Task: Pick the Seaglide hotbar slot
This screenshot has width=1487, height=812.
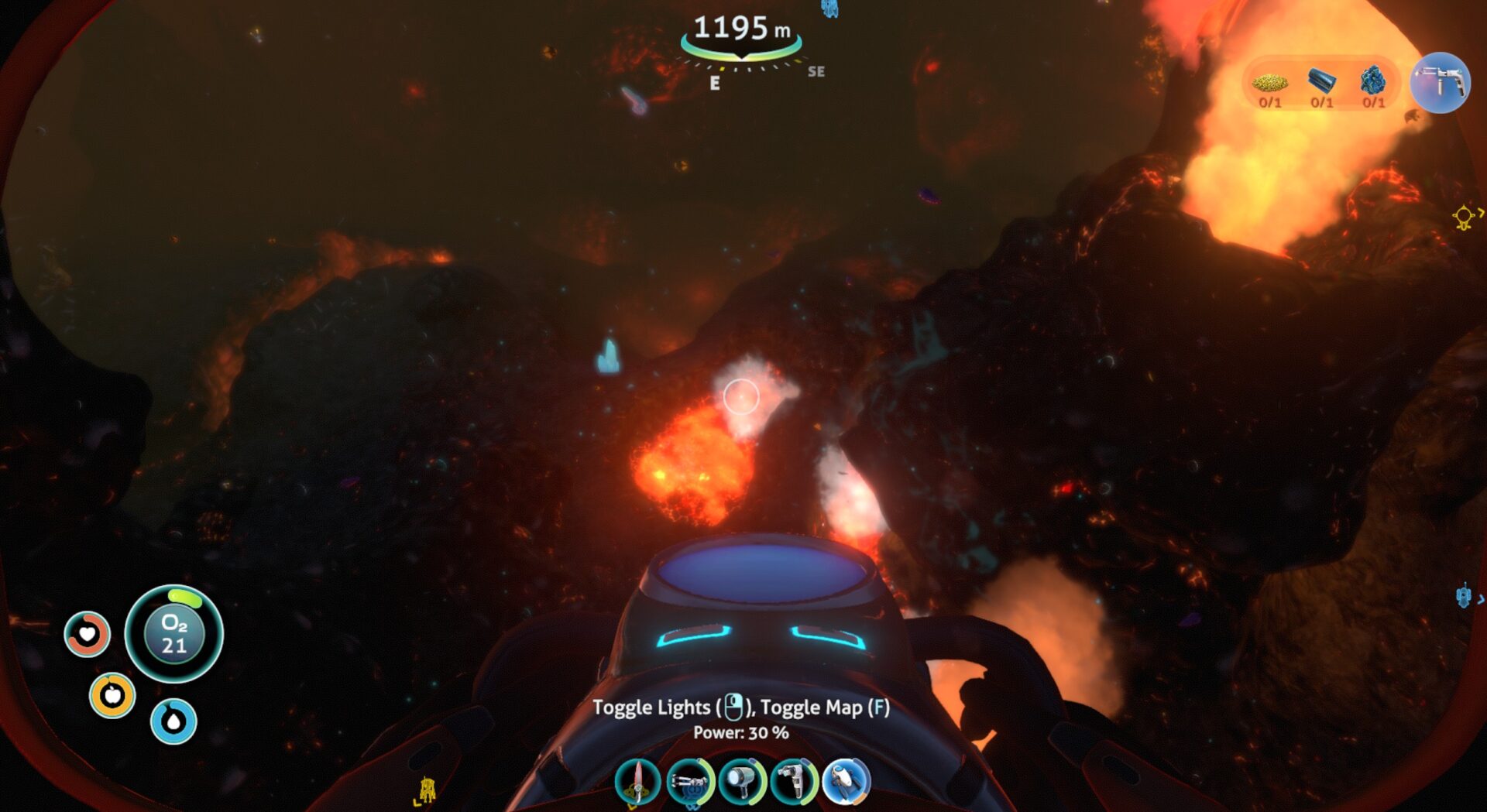Action: coord(847,781)
